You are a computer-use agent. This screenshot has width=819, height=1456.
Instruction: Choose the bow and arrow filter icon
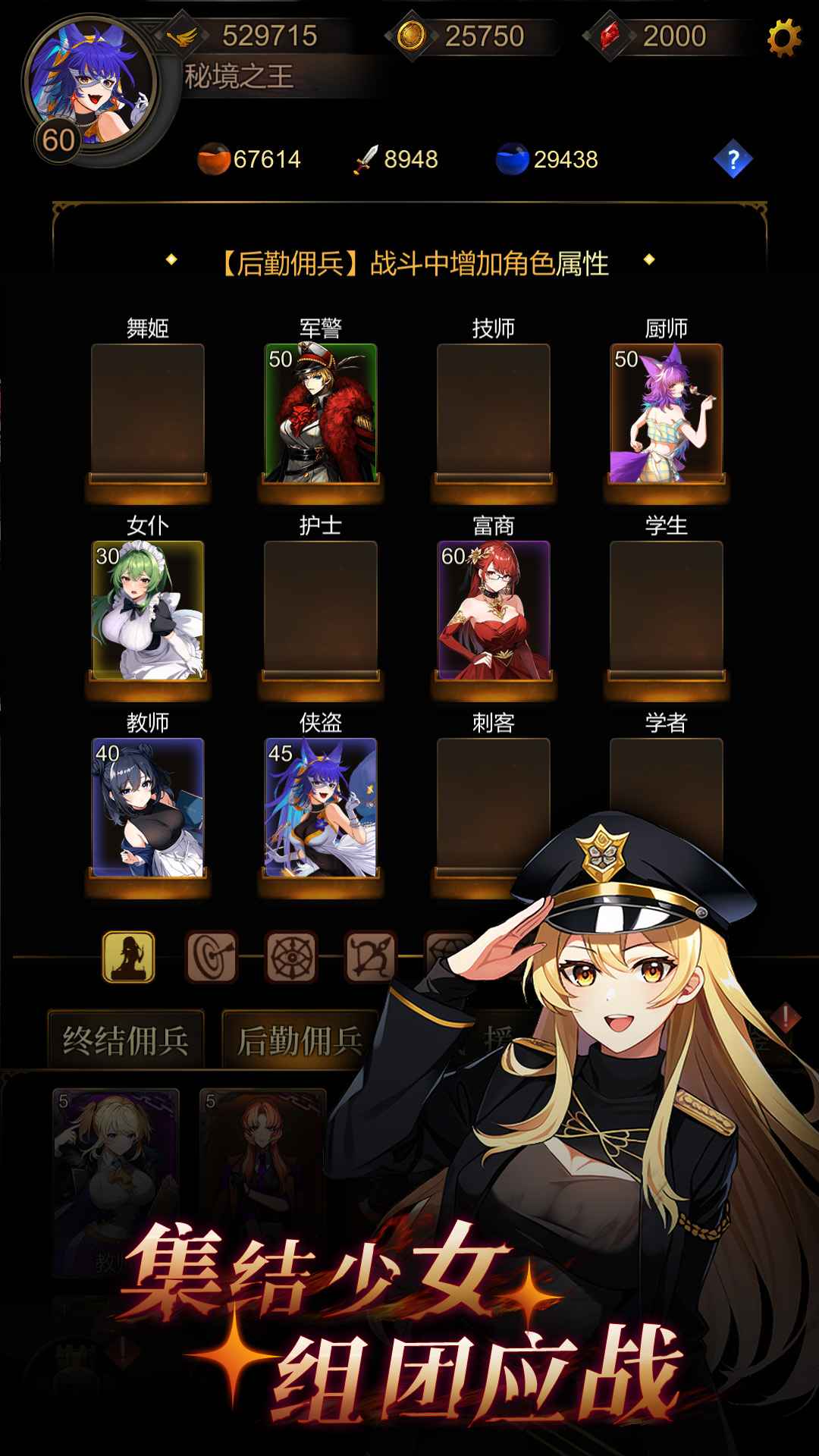pyautogui.click(x=371, y=957)
